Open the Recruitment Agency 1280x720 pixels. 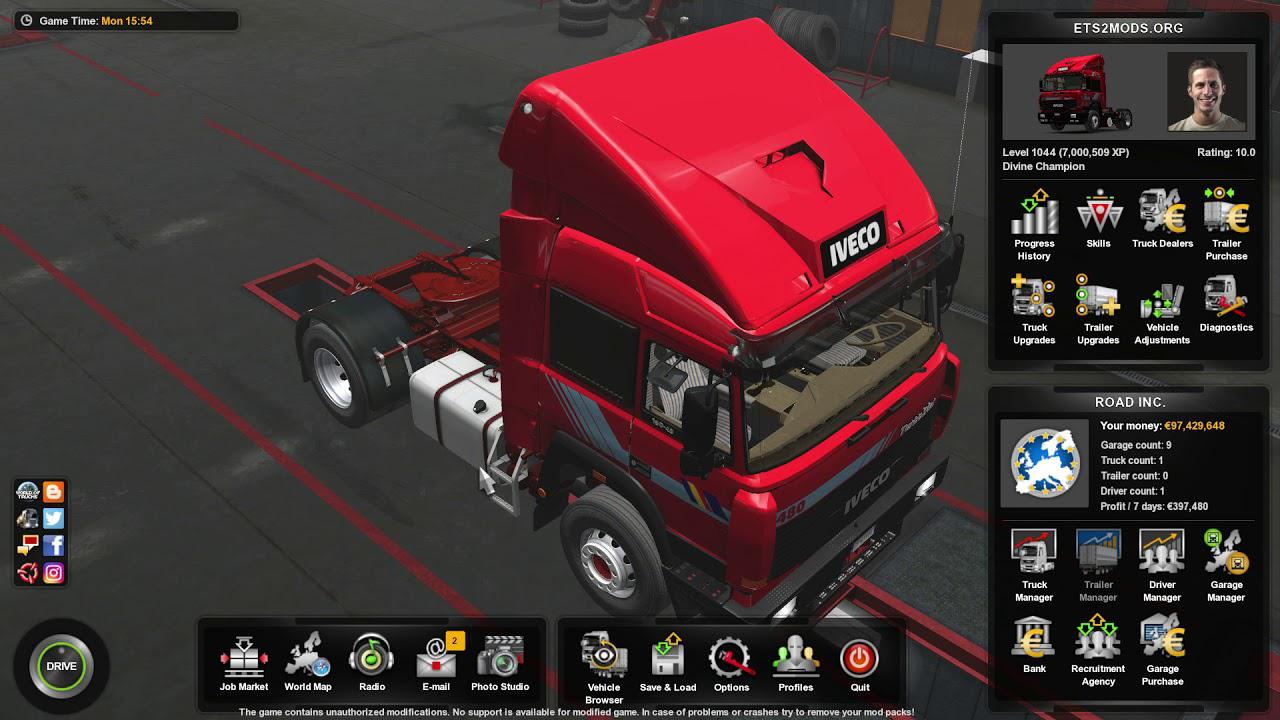[1098, 644]
